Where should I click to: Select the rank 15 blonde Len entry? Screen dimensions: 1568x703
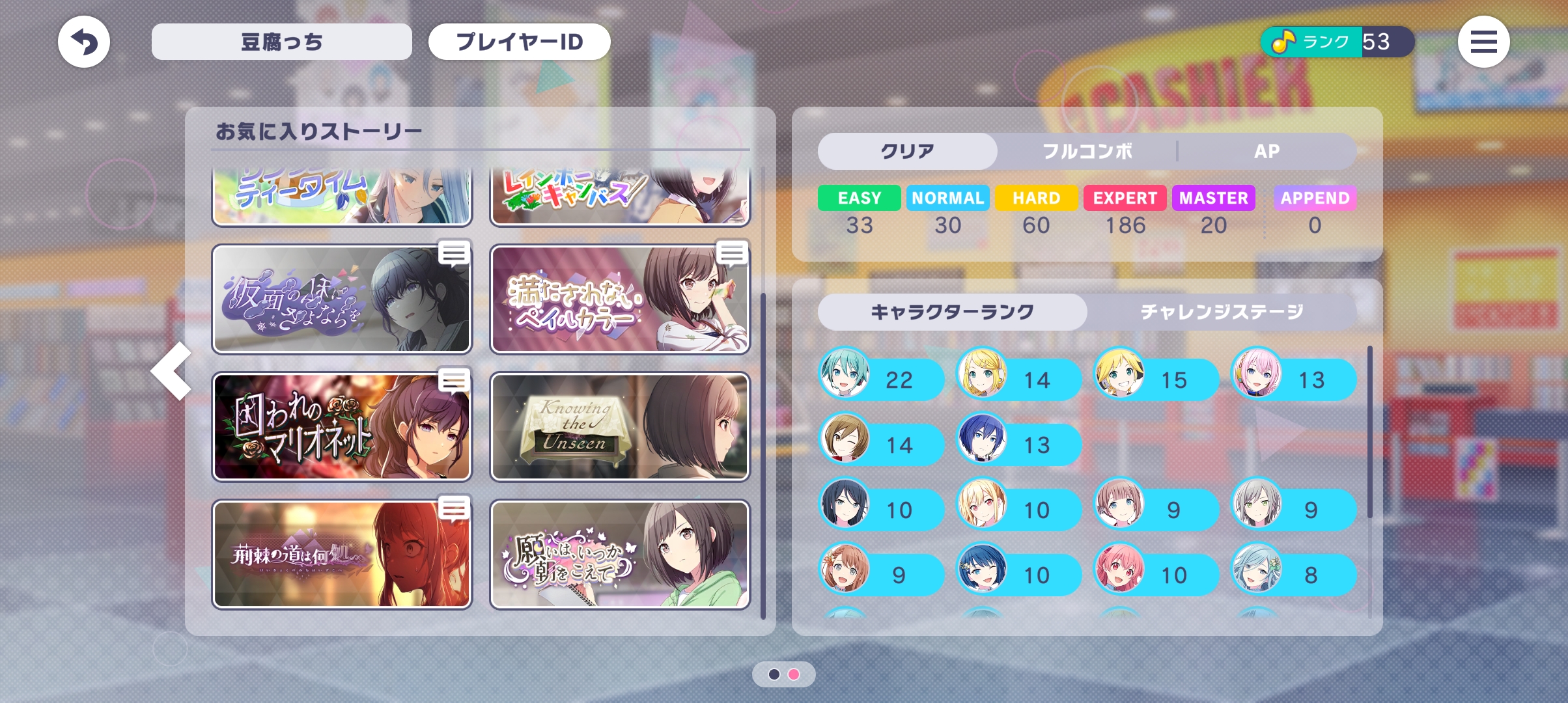pyautogui.click(x=1156, y=379)
